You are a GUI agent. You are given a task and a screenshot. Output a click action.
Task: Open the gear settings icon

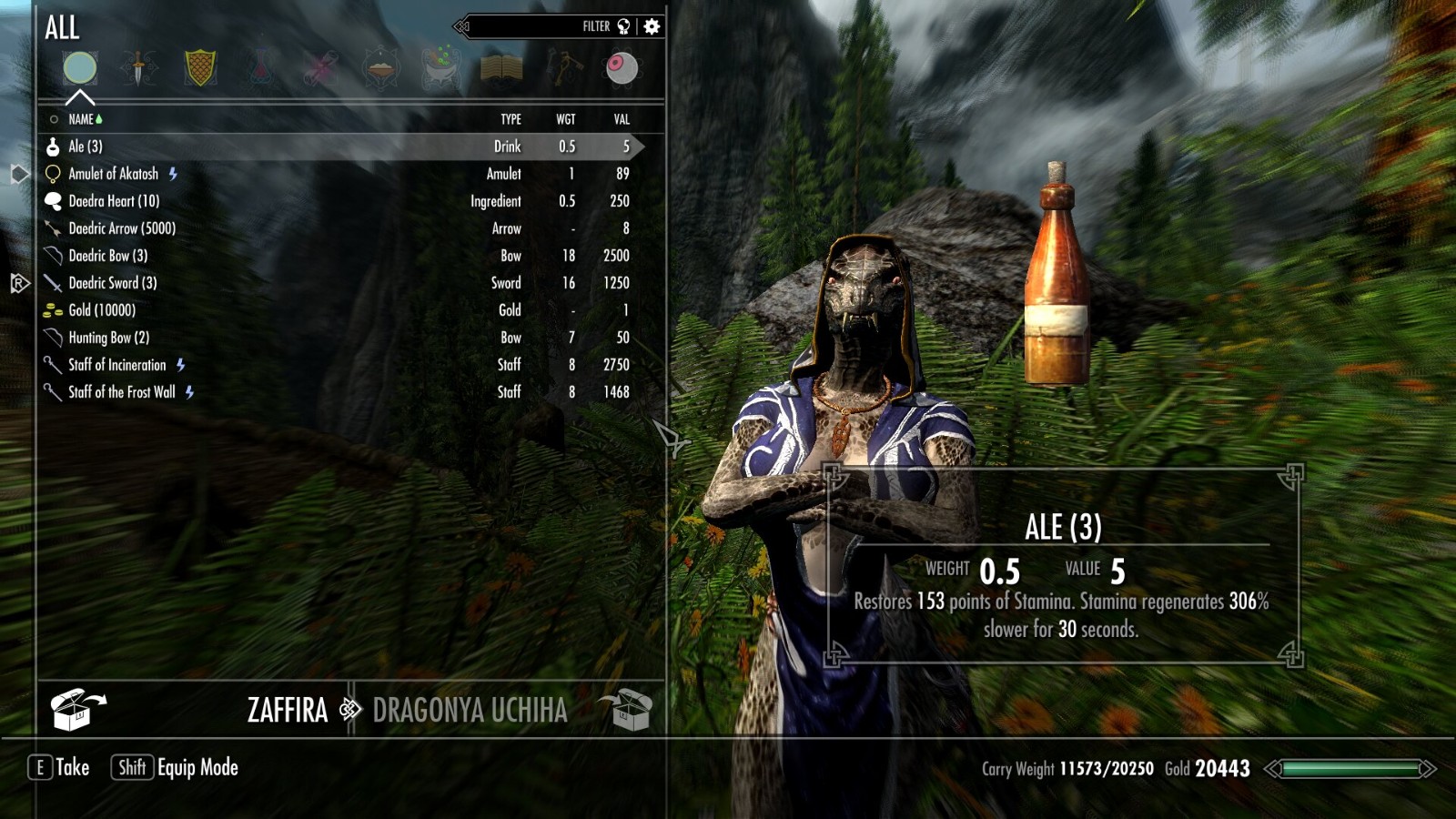[x=652, y=26]
